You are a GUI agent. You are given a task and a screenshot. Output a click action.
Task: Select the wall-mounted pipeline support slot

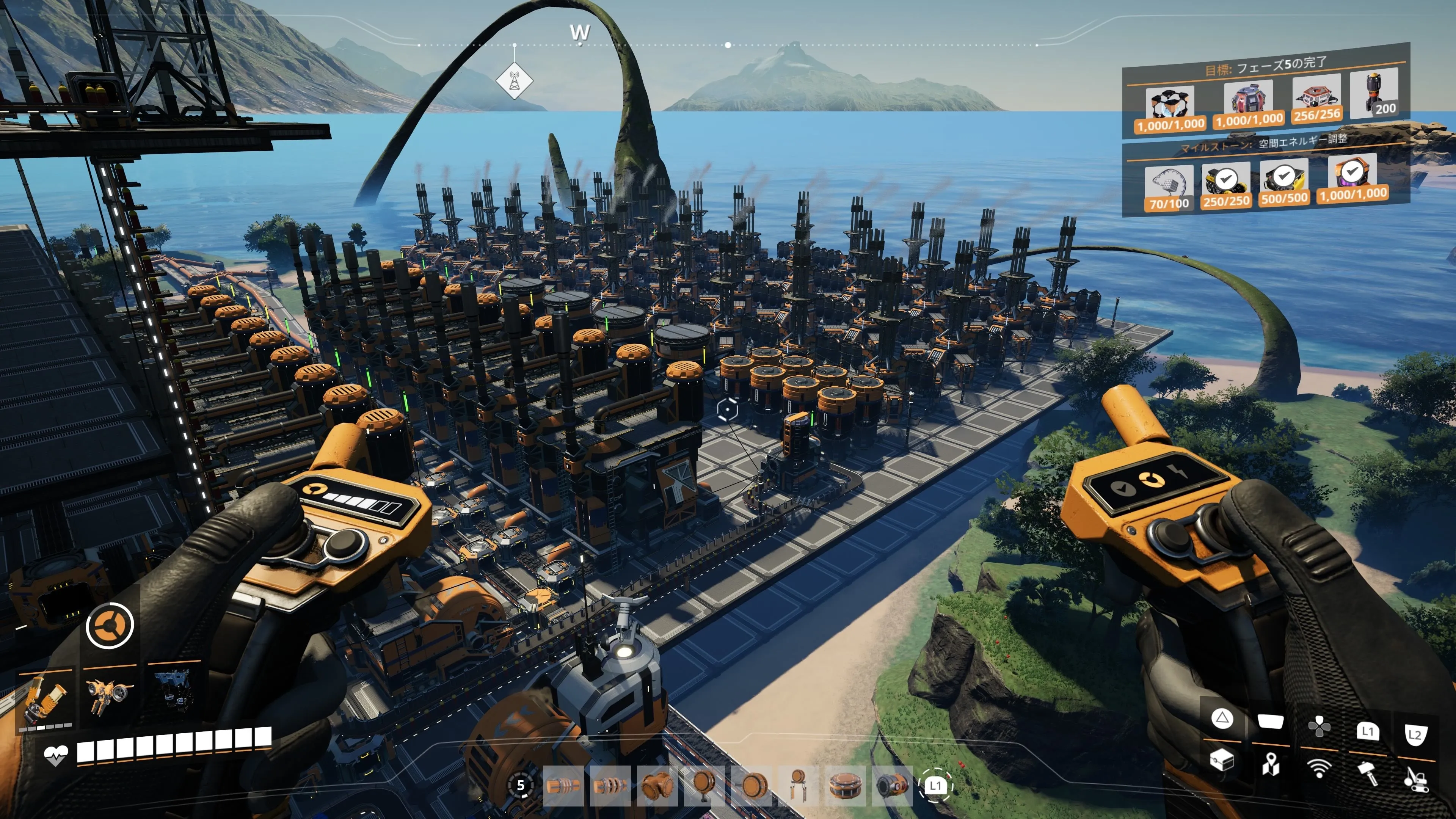pyautogui.click(x=752, y=786)
